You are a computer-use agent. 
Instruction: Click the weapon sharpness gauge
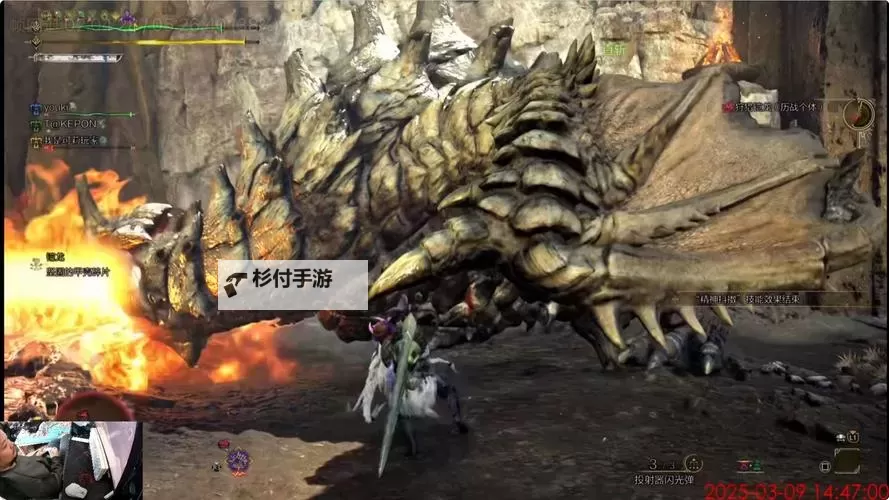76,58
